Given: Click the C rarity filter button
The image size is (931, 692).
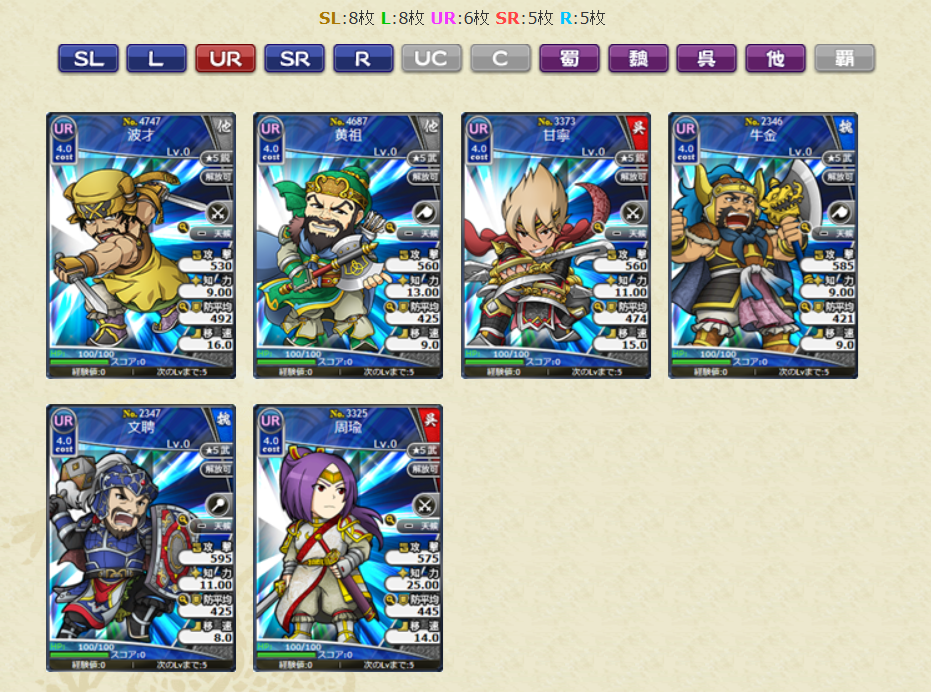Looking at the screenshot, I should (500, 59).
